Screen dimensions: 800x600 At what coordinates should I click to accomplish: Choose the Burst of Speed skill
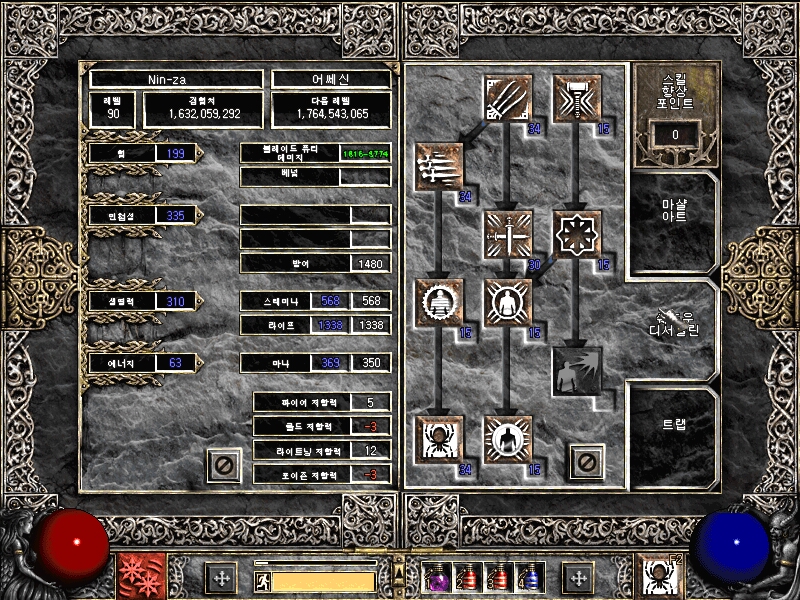tap(439, 167)
